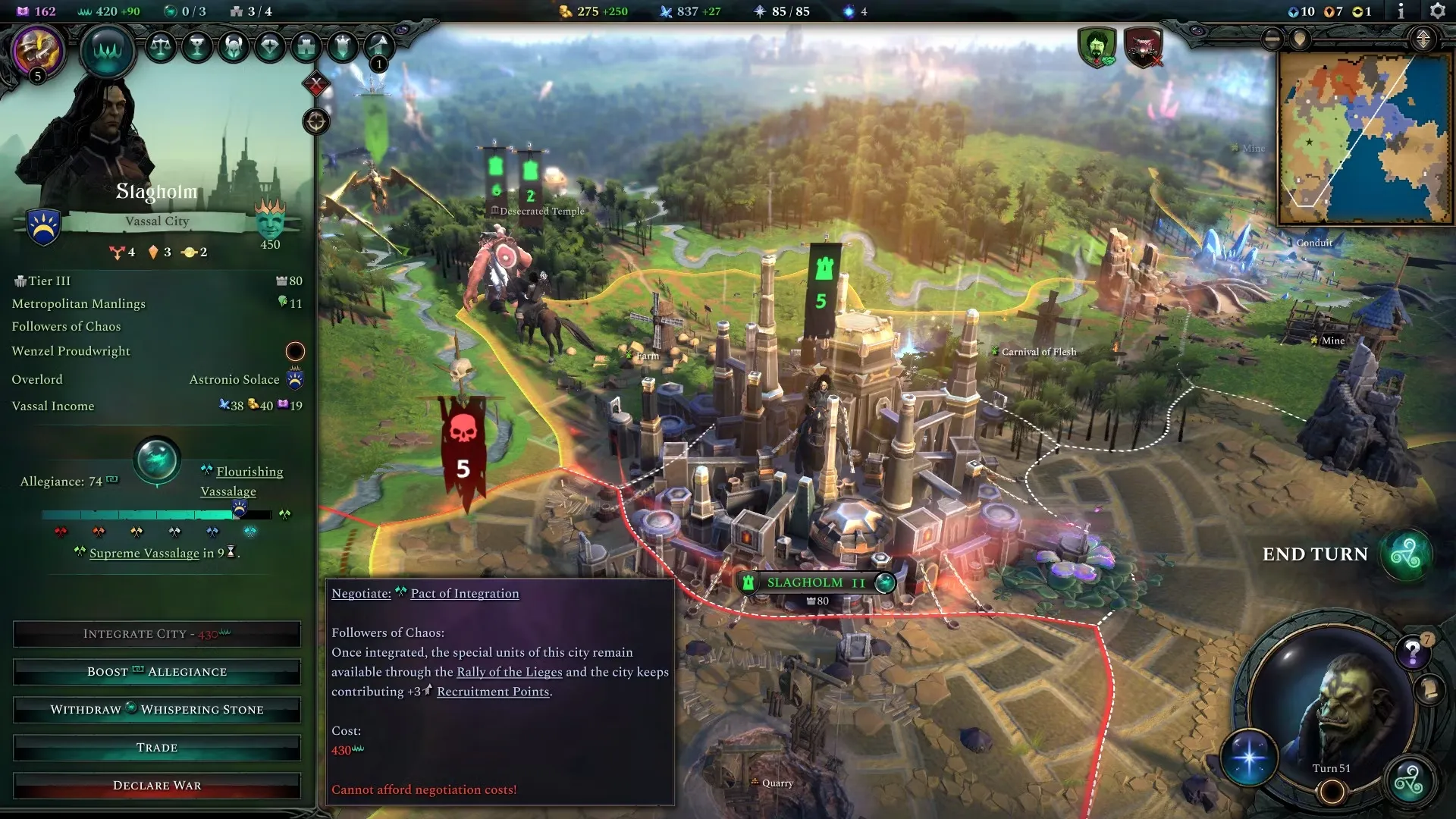Viewport: 1456px width, 819px height.
Task: Open the blue star spell book orb
Action: click(1249, 758)
